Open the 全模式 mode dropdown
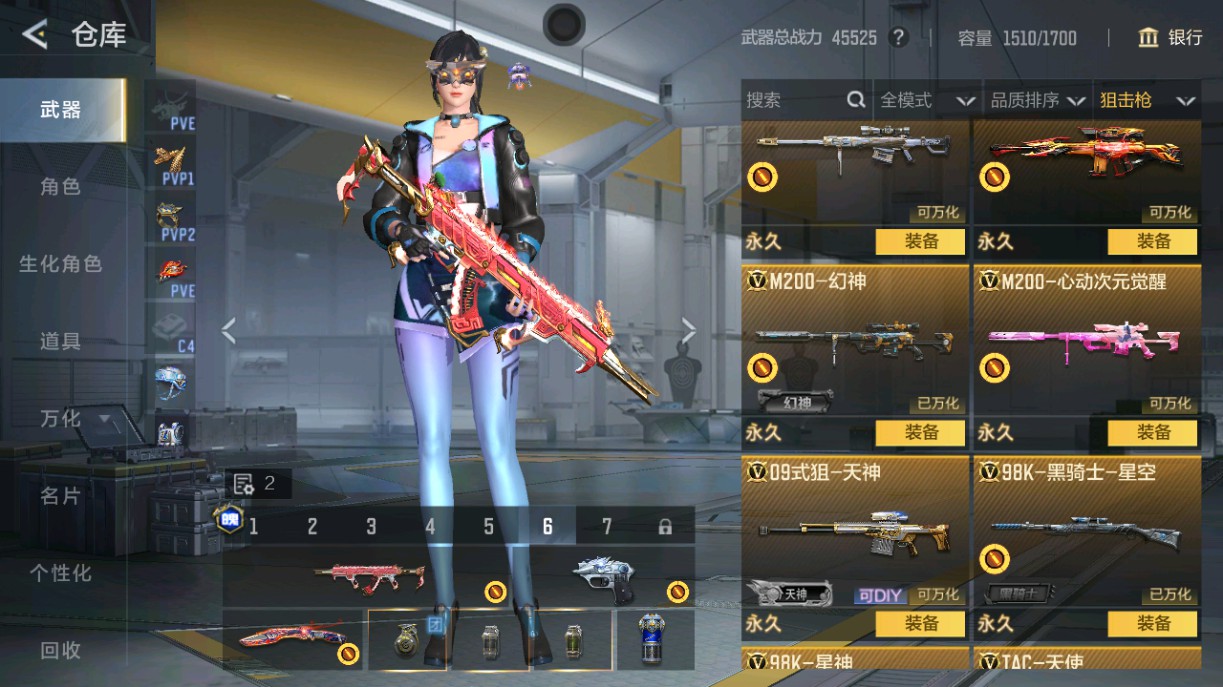1223x687 pixels. coord(926,100)
